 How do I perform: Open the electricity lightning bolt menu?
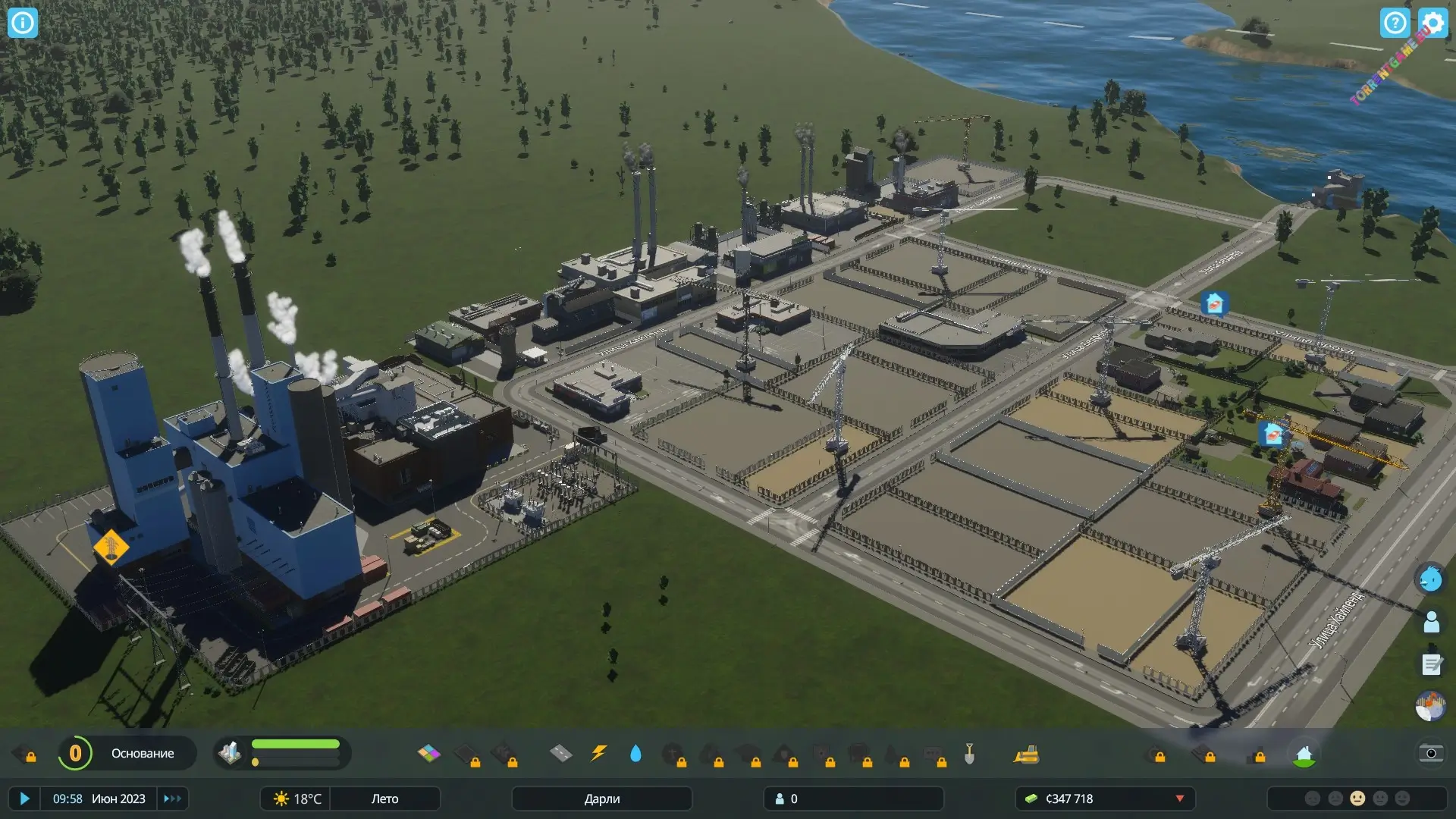pyautogui.click(x=599, y=753)
